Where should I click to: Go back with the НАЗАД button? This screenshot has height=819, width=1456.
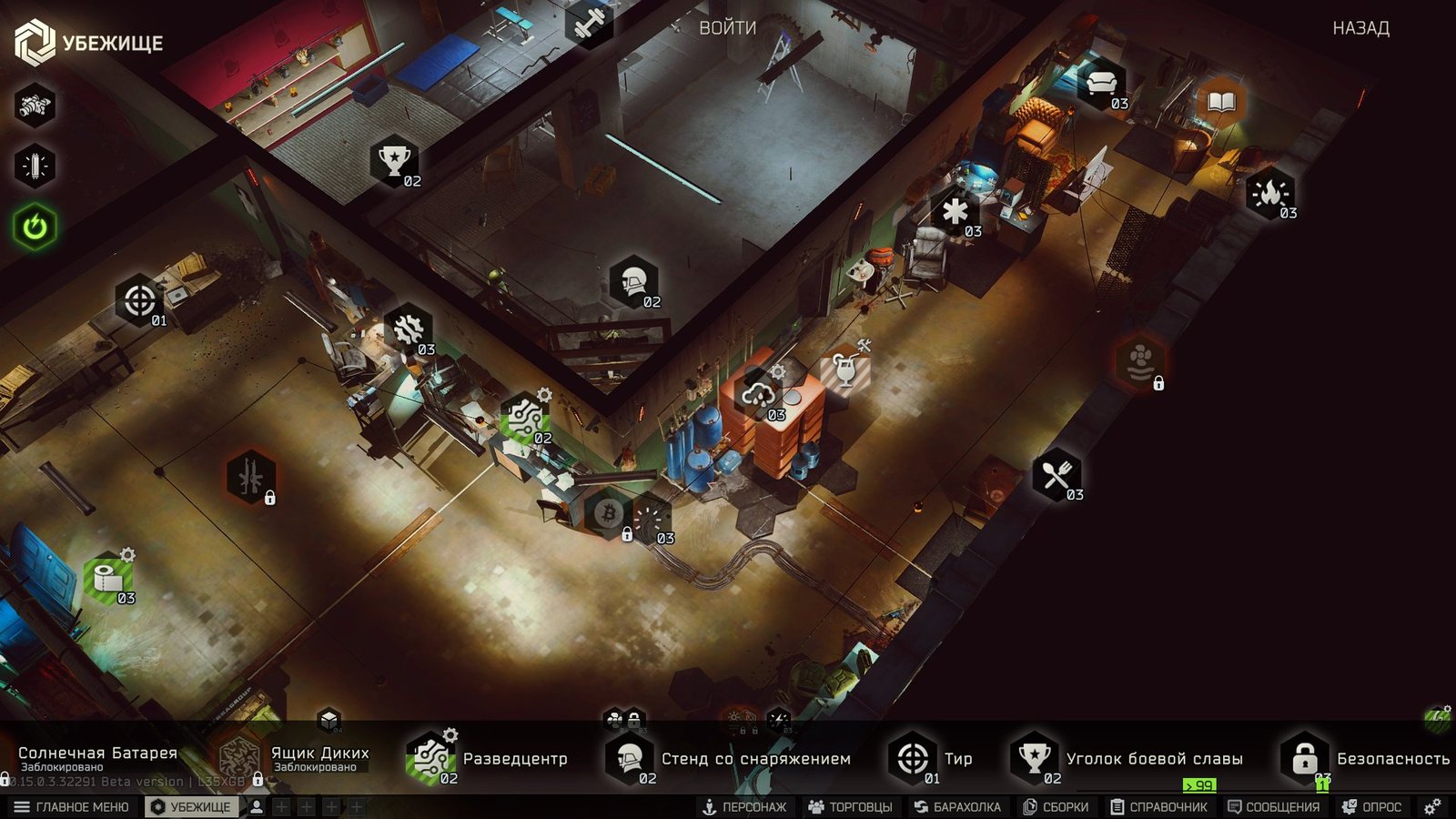tap(1360, 28)
